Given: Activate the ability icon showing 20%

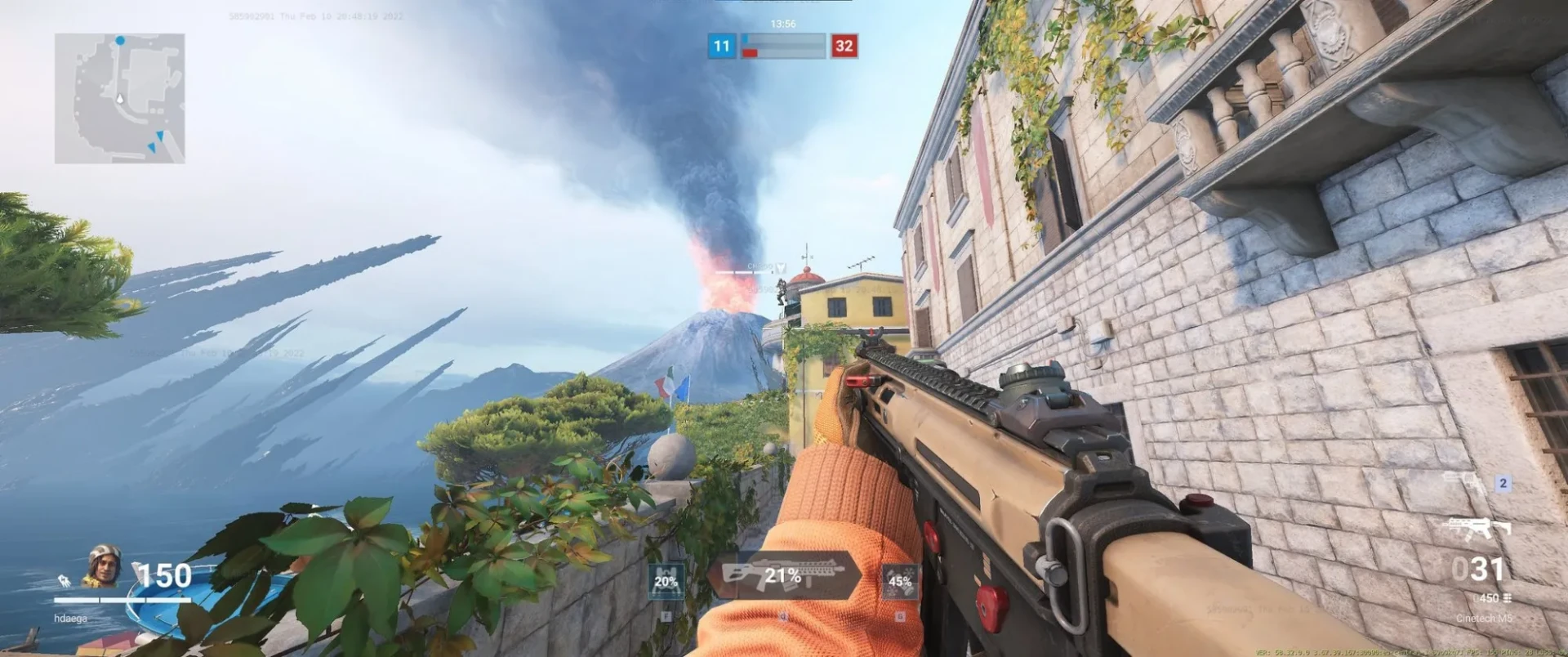Looking at the screenshot, I should [x=666, y=581].
